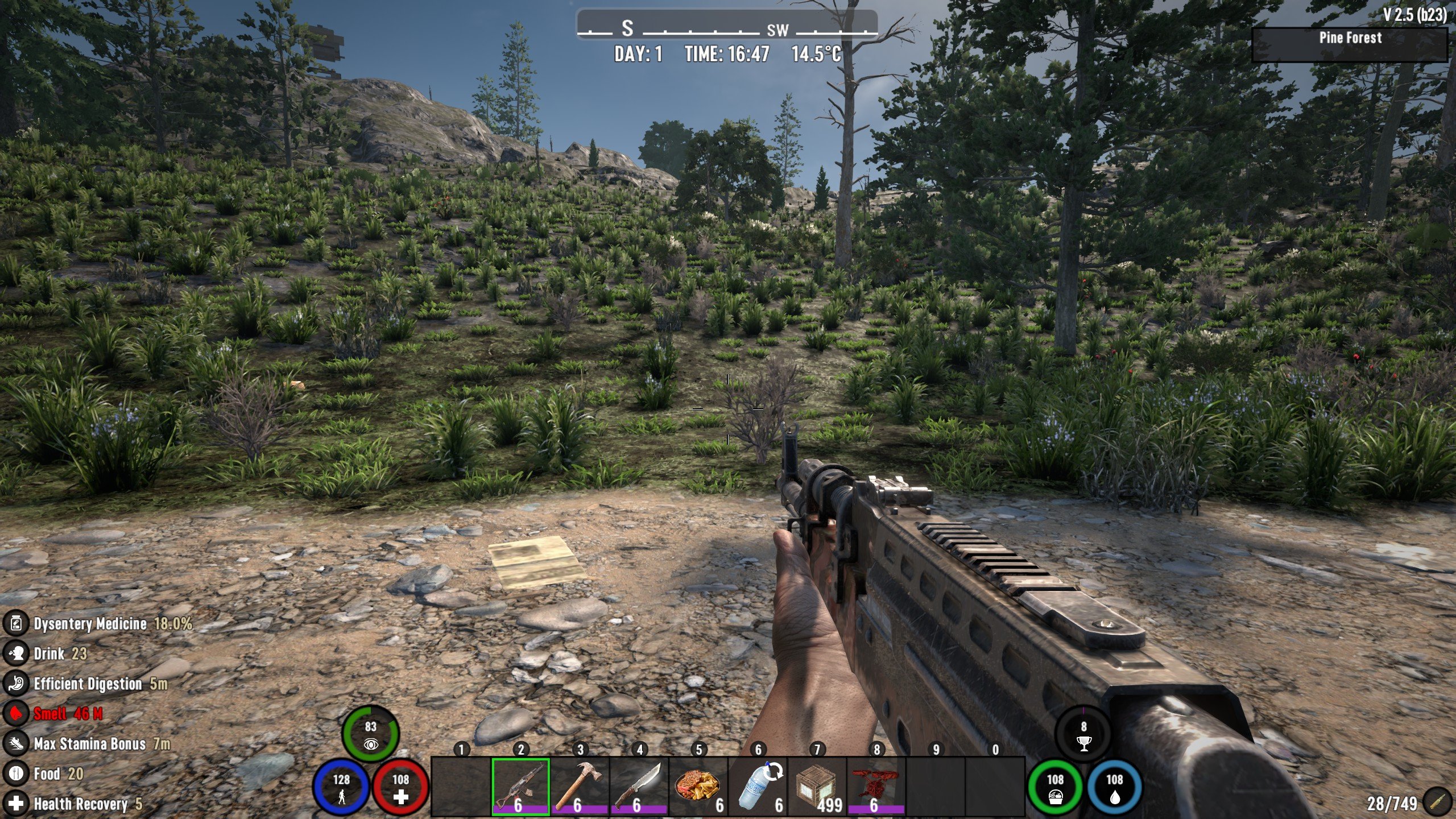1456x819 pixels.
Task: Click the Dysentery Medicine buff icon
Action: point(16,623)
